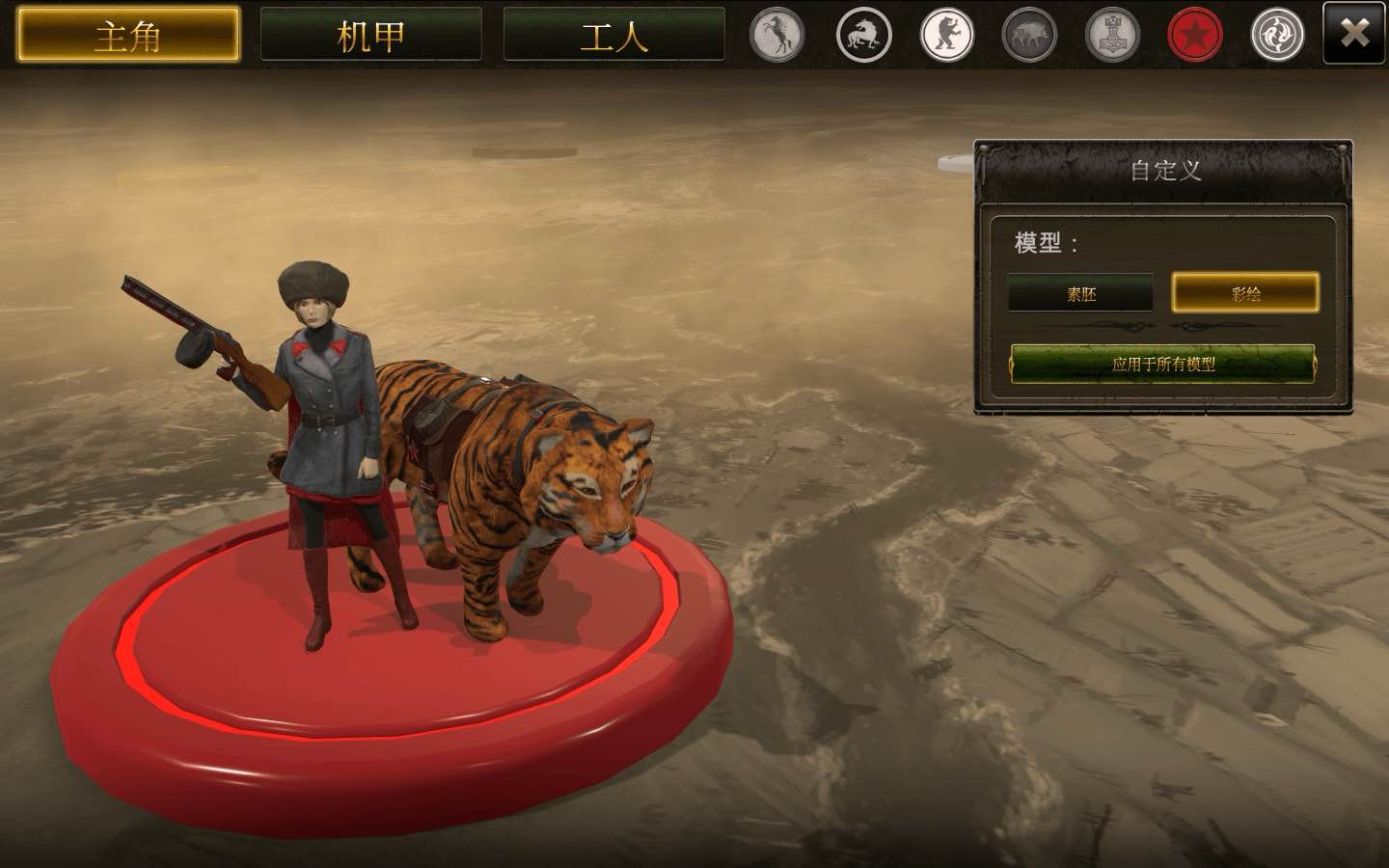1389x868 pixels.
Task: Pick the twin fish faction emblem
Action: [1277, 35]
